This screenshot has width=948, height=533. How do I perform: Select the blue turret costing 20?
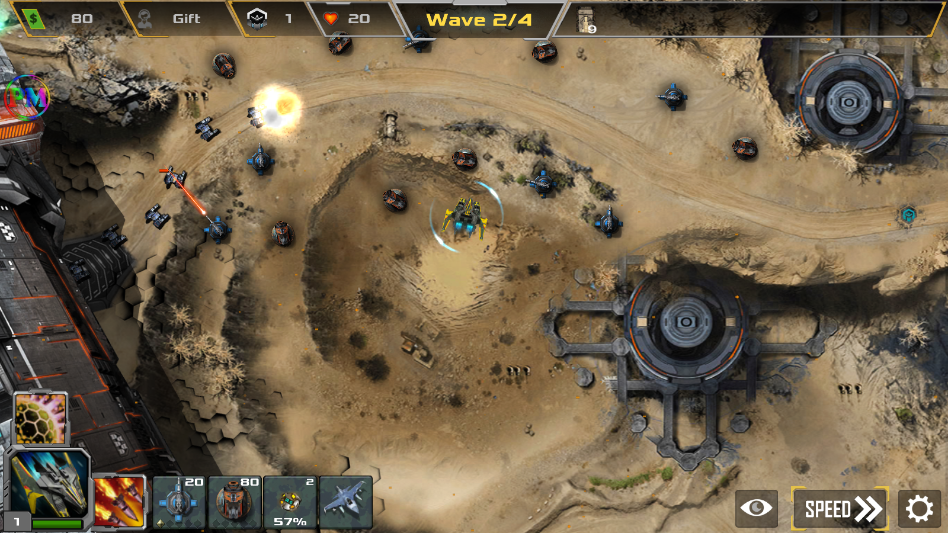179,501
